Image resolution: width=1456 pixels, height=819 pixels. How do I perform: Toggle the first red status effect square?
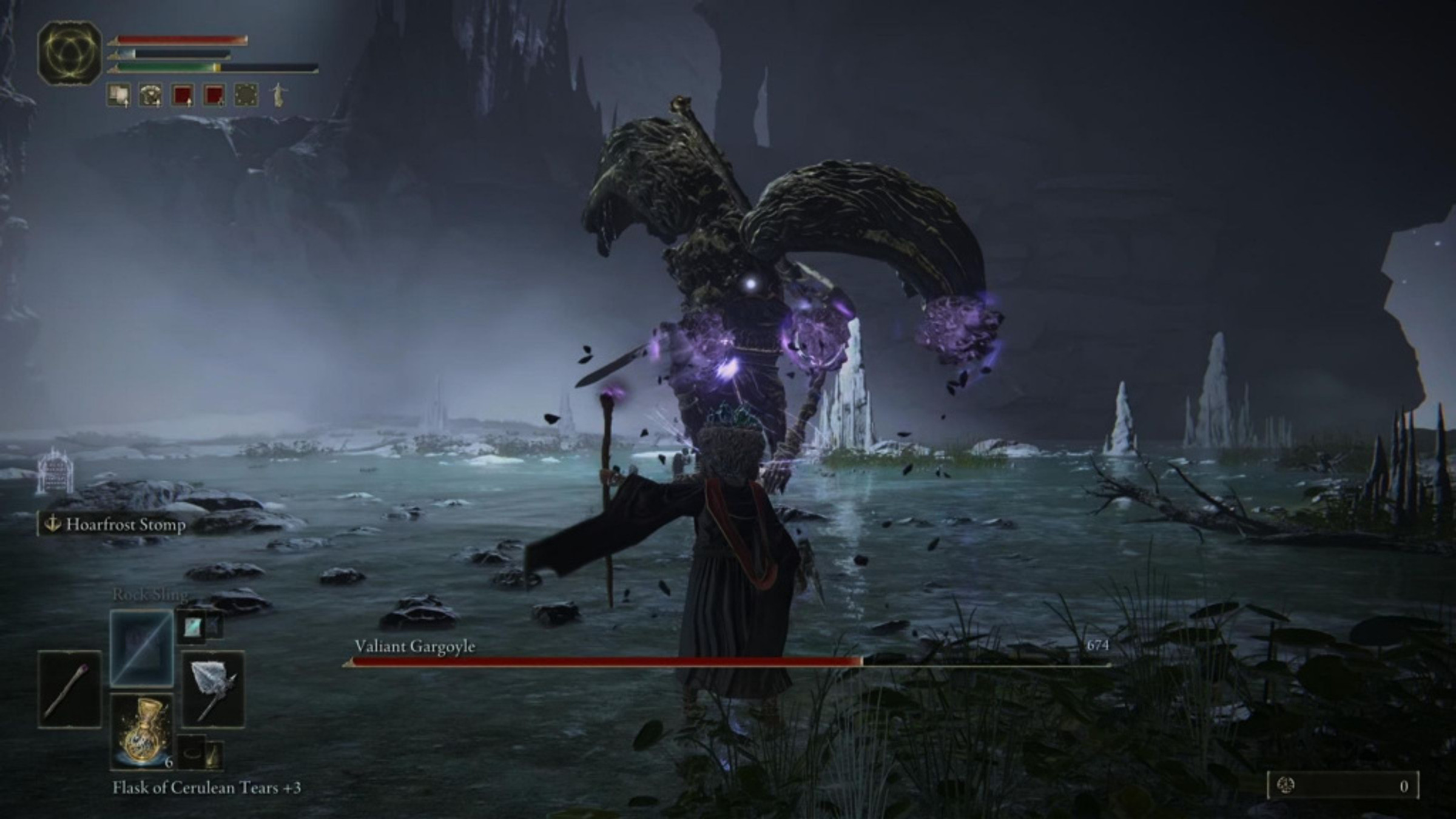[182, 95]
